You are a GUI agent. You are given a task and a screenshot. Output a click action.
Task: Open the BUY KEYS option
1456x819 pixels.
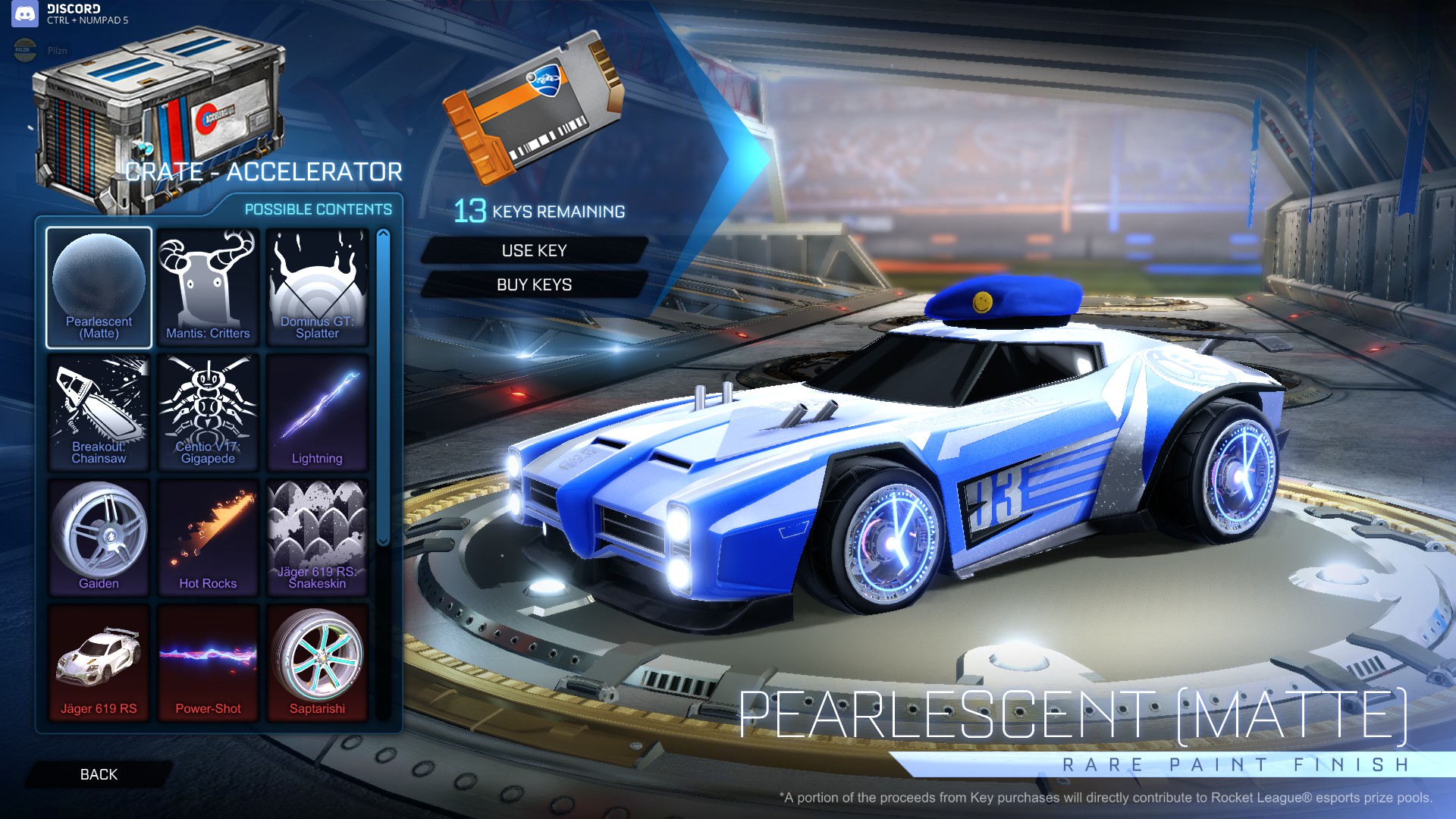[534, 284]
